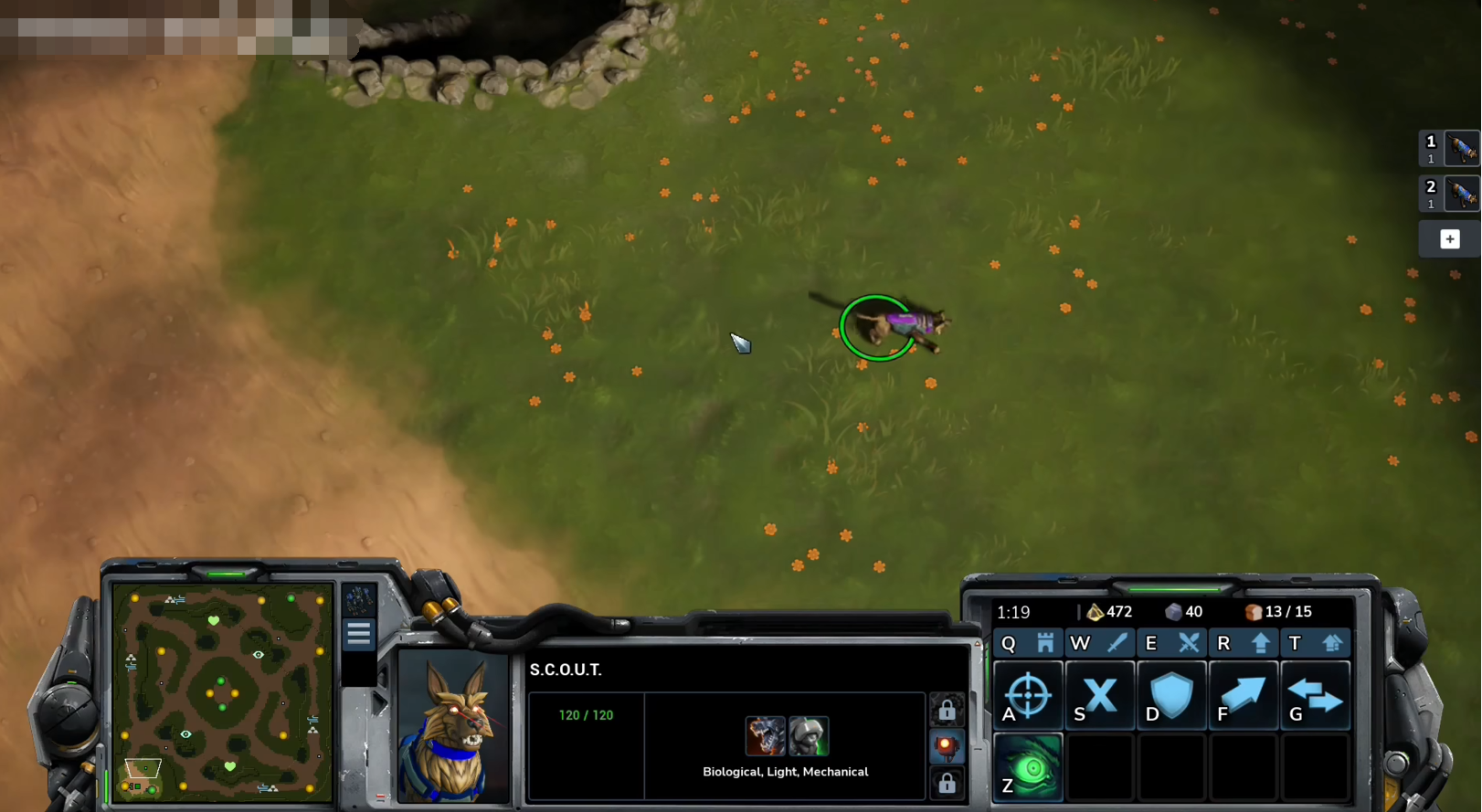Image resolution: width=1482 pixels, height=812 pixels.
Task: Activate the Patrol double-arrow command
Action: 1315,696
